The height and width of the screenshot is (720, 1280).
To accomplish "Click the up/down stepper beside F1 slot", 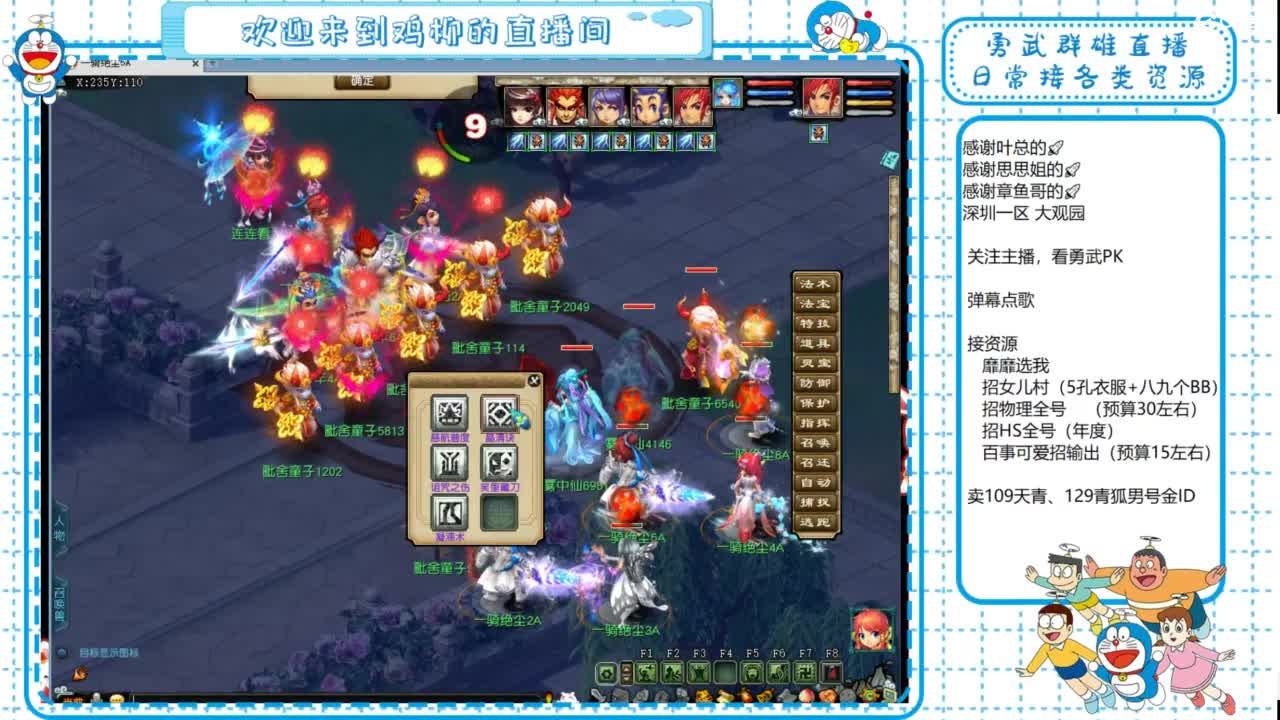I will click(x=626, y=673).
